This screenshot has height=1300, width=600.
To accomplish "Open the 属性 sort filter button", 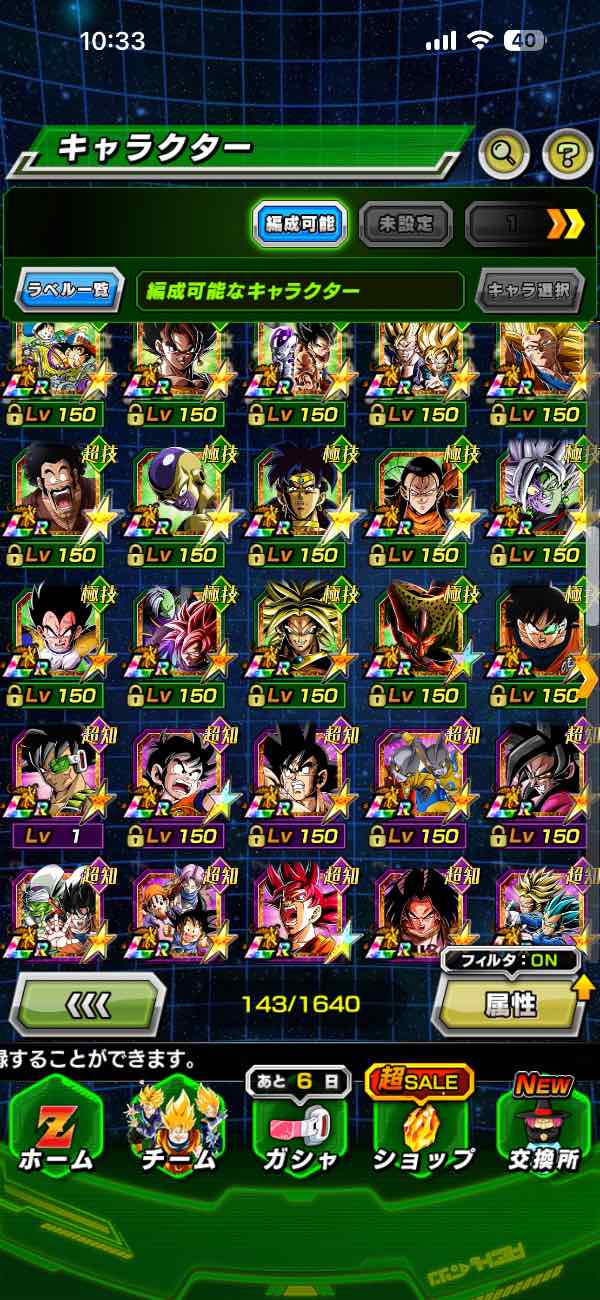I will click(x=510, y=1003).
